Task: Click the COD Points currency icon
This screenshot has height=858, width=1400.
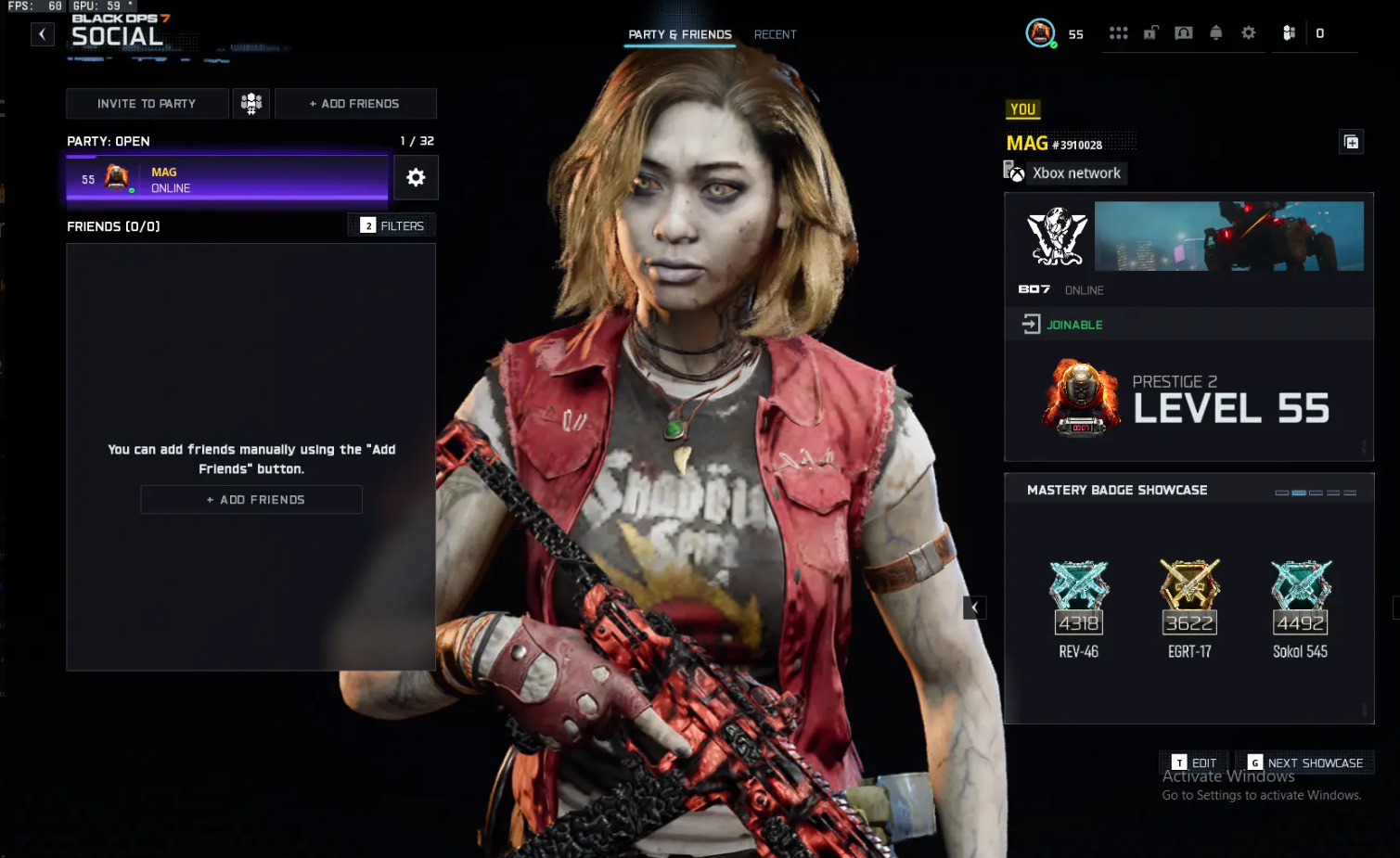Action: [x=1288, y=32]
